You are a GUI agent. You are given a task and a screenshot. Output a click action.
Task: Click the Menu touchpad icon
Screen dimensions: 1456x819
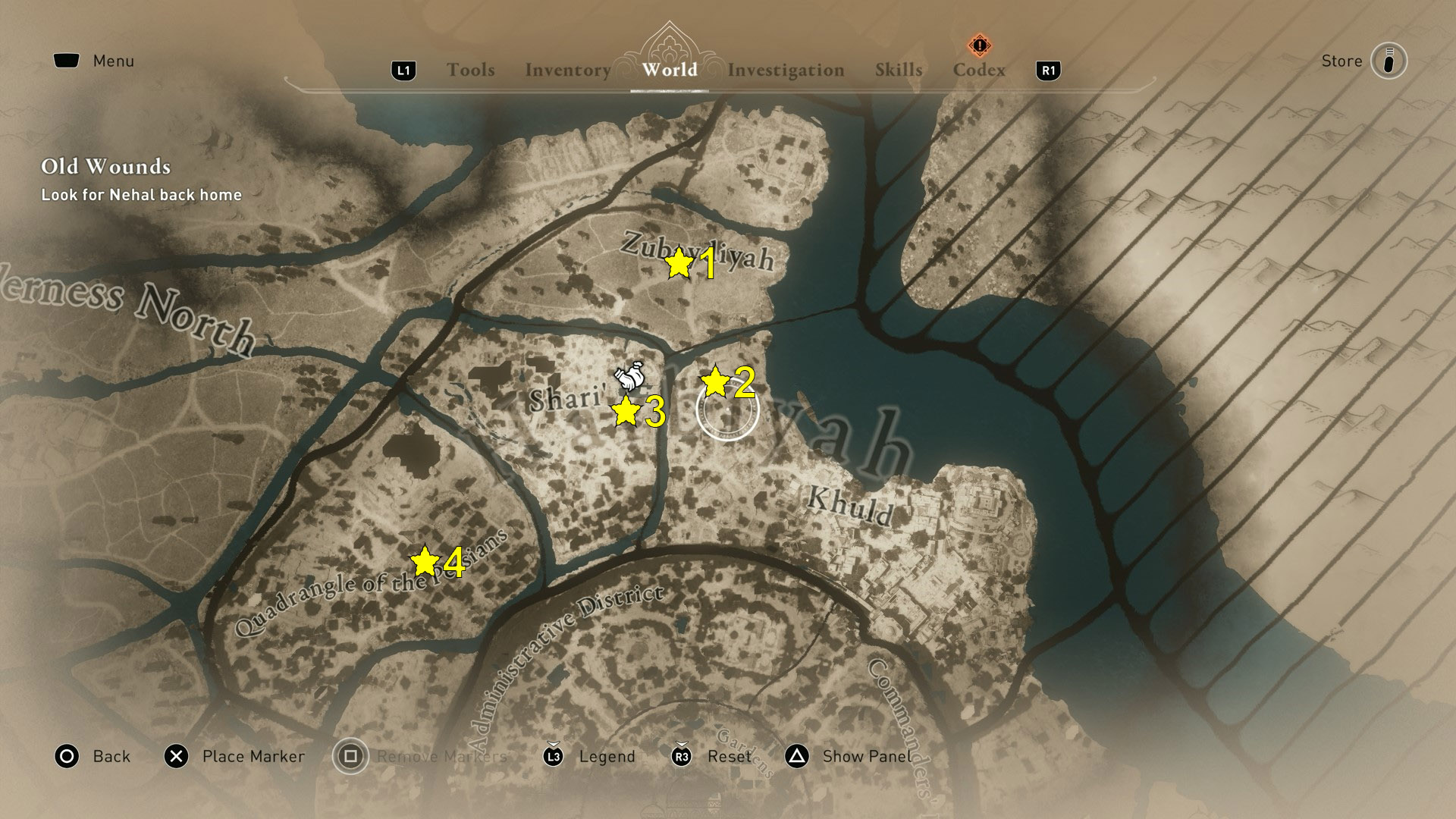67,60
